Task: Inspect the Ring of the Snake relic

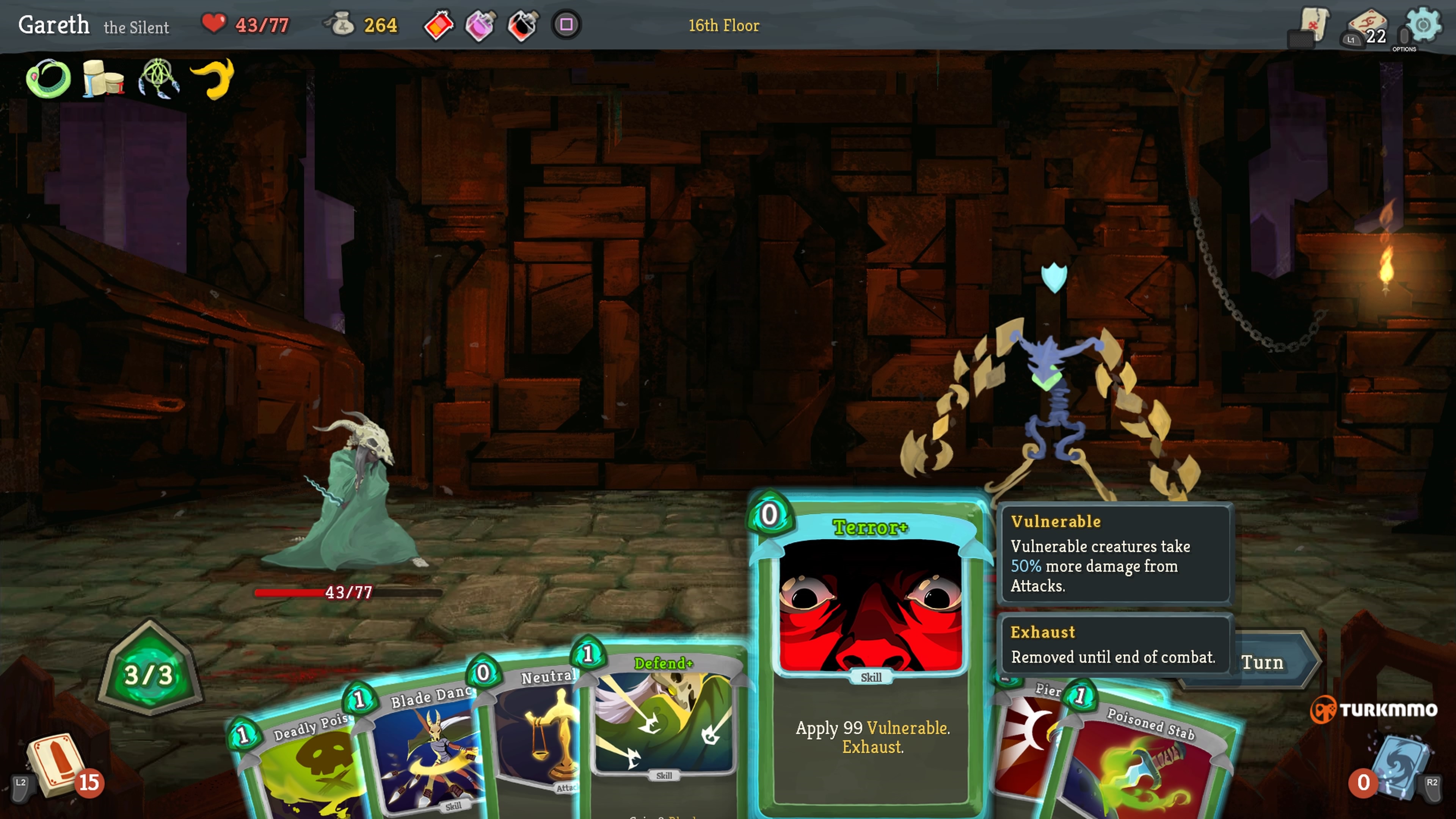Action: (49, 78)
